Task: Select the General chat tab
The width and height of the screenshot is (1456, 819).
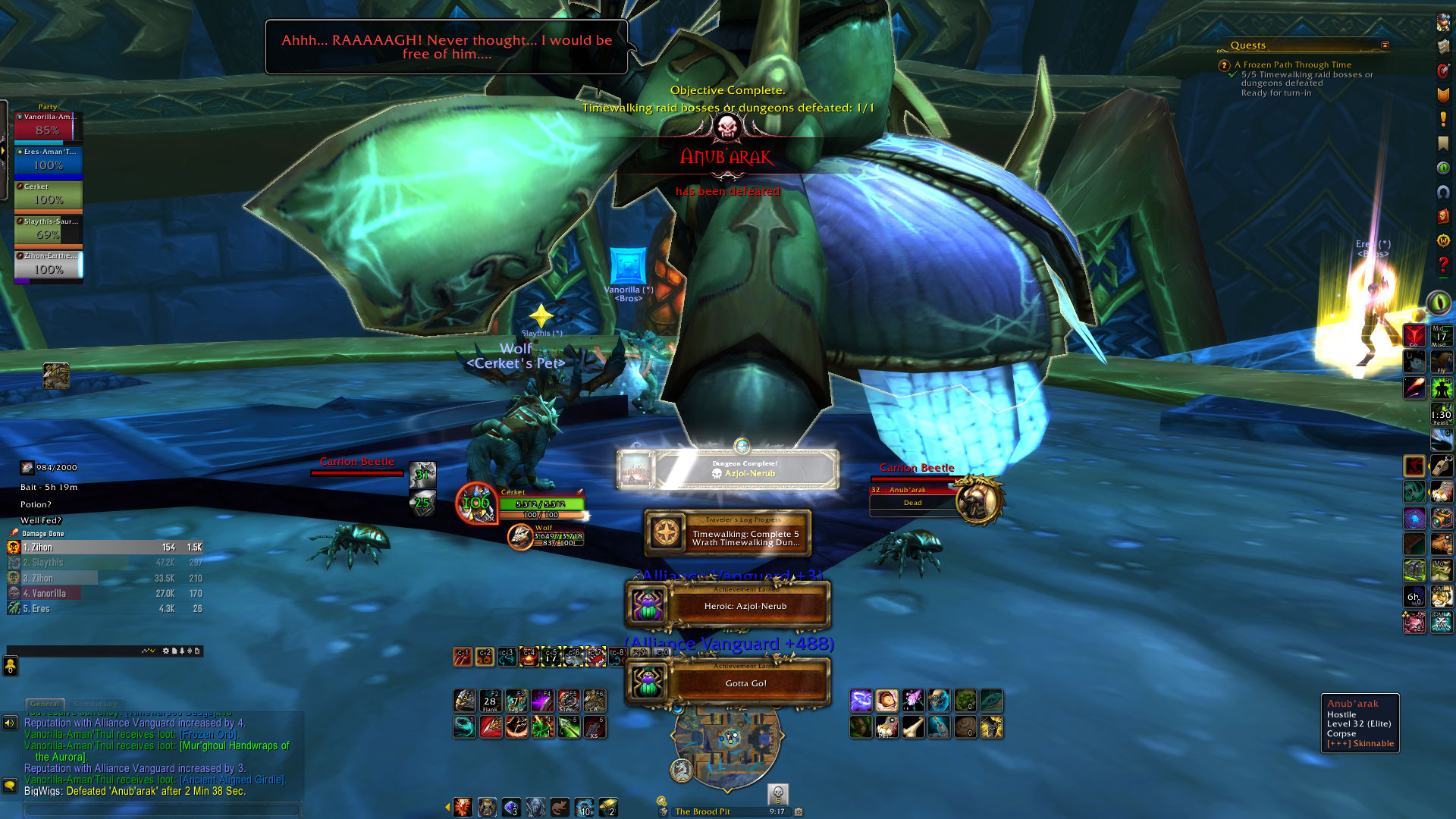Action: pos(45,704)
